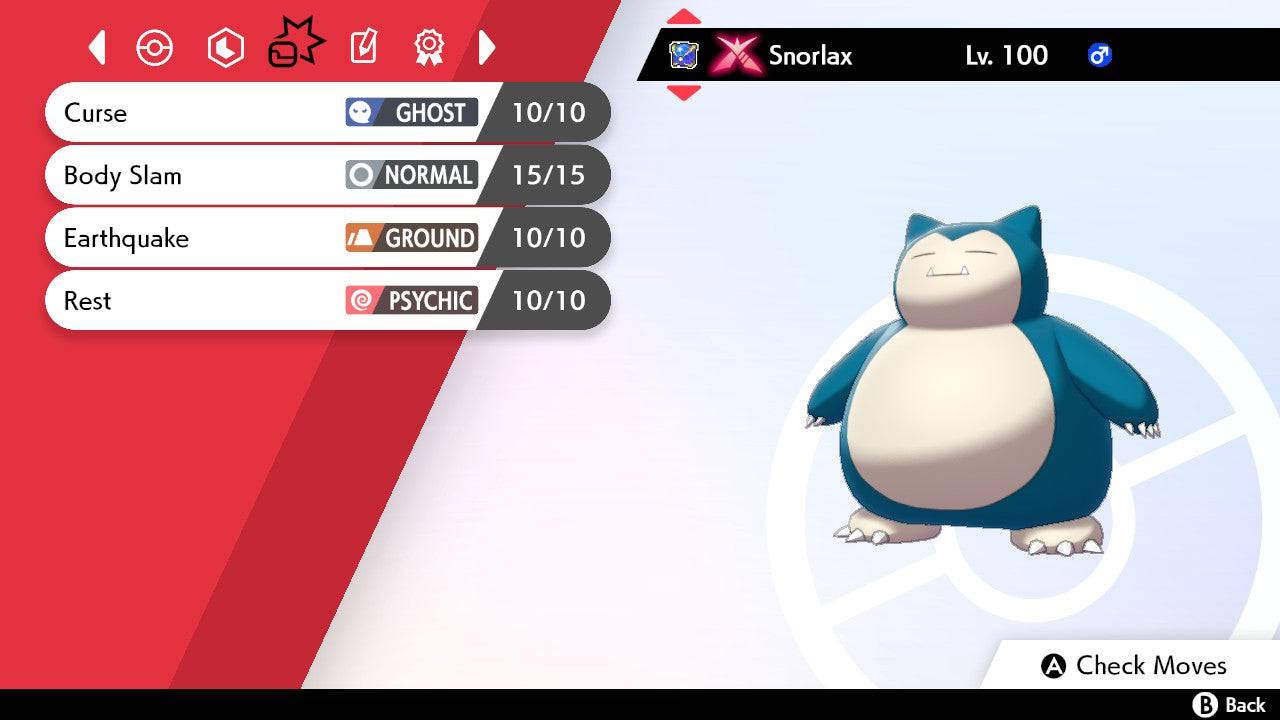
Task: Click the male gender symbol
Action: point(1098,56)
